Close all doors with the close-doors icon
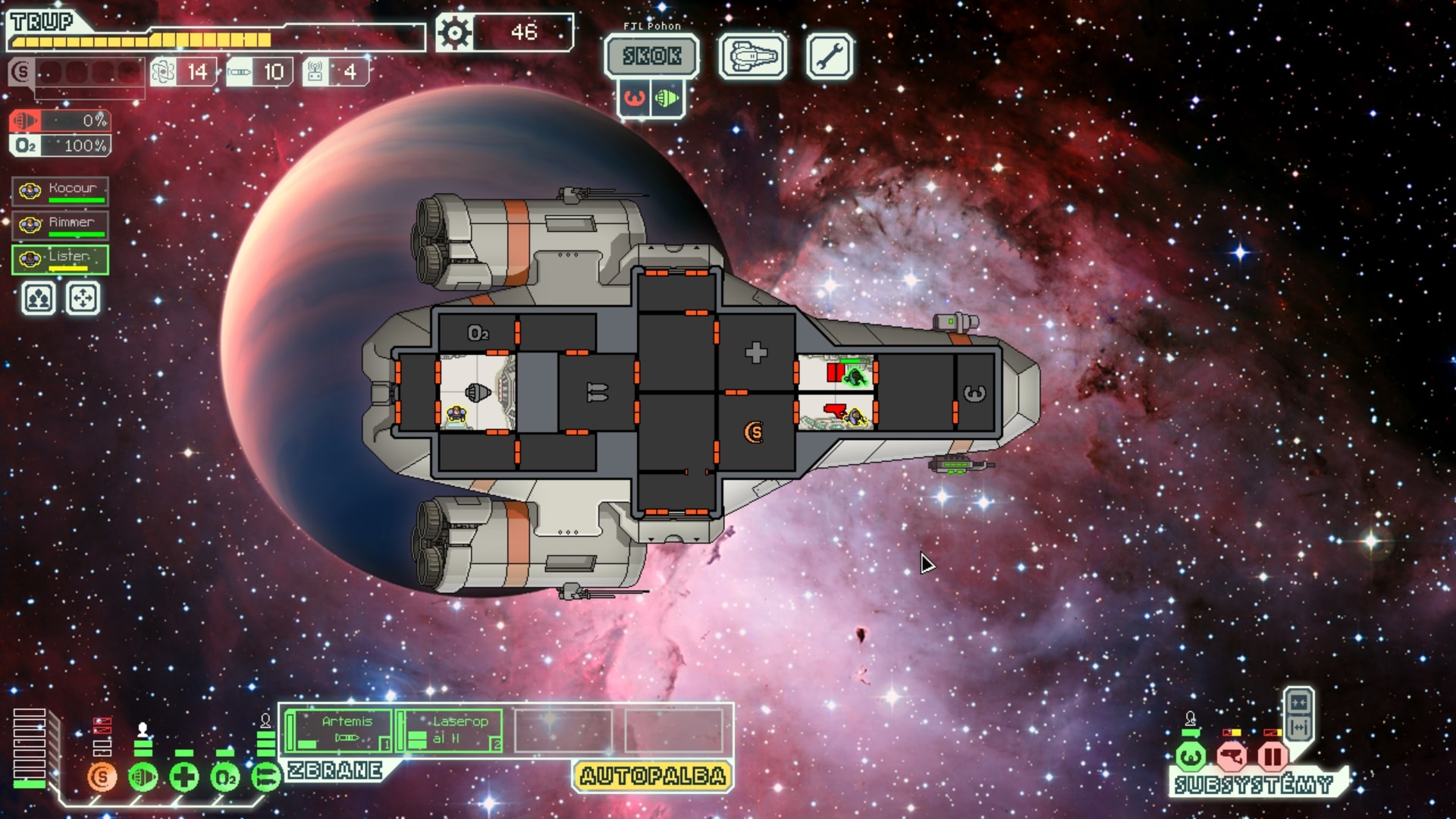Screen dimensions: 1456x819 1298,703
